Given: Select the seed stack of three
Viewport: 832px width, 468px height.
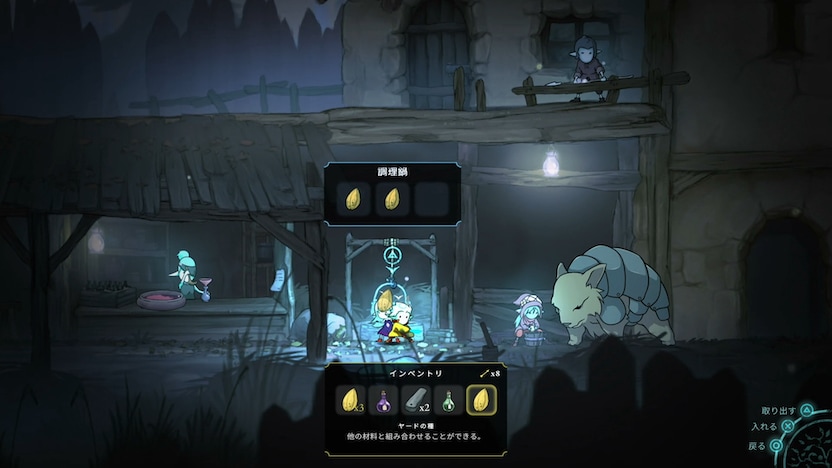Looking at the screenshot, I should coord(352,402).
